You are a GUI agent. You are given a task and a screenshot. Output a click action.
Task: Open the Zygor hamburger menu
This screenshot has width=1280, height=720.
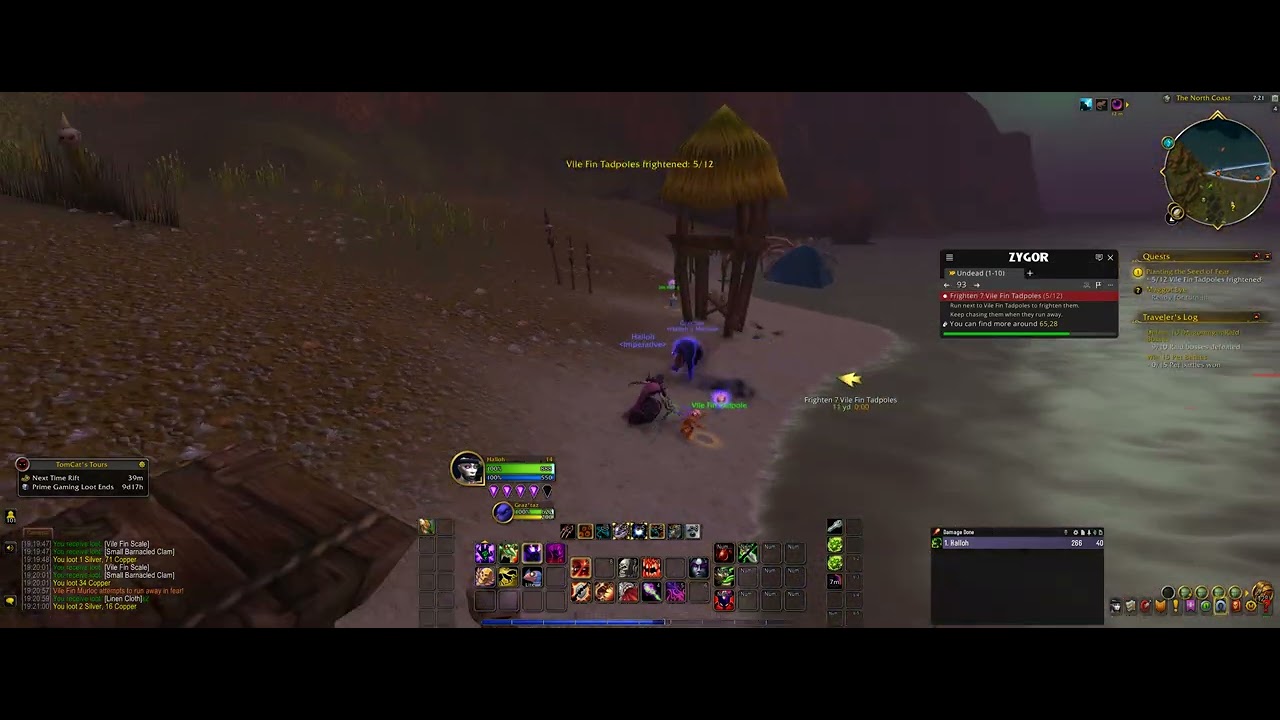pyautogui.click(x=949, y=258)
